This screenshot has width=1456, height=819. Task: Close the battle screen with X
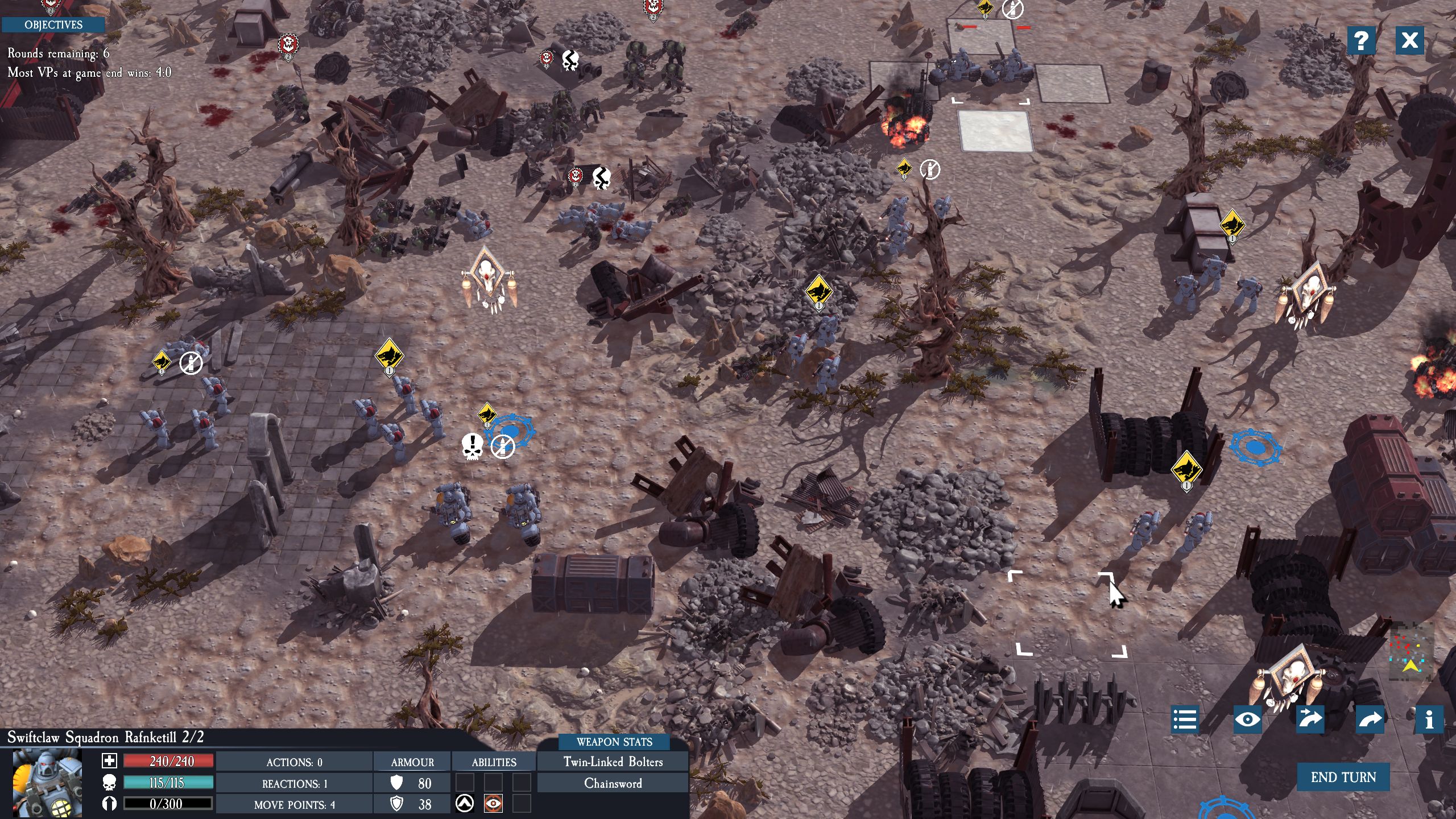coord(1409,40)
